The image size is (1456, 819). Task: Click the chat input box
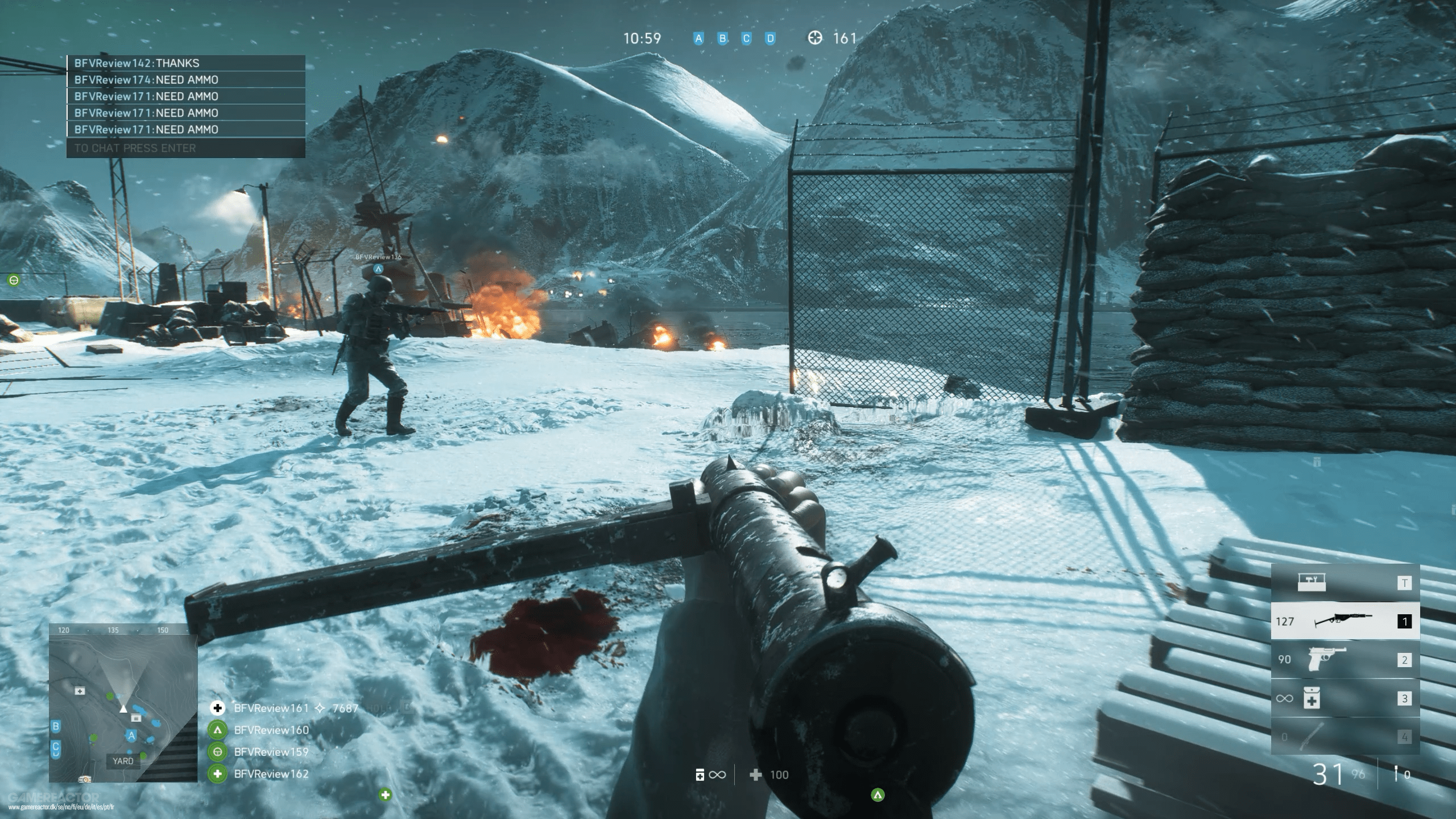point(185,148)
